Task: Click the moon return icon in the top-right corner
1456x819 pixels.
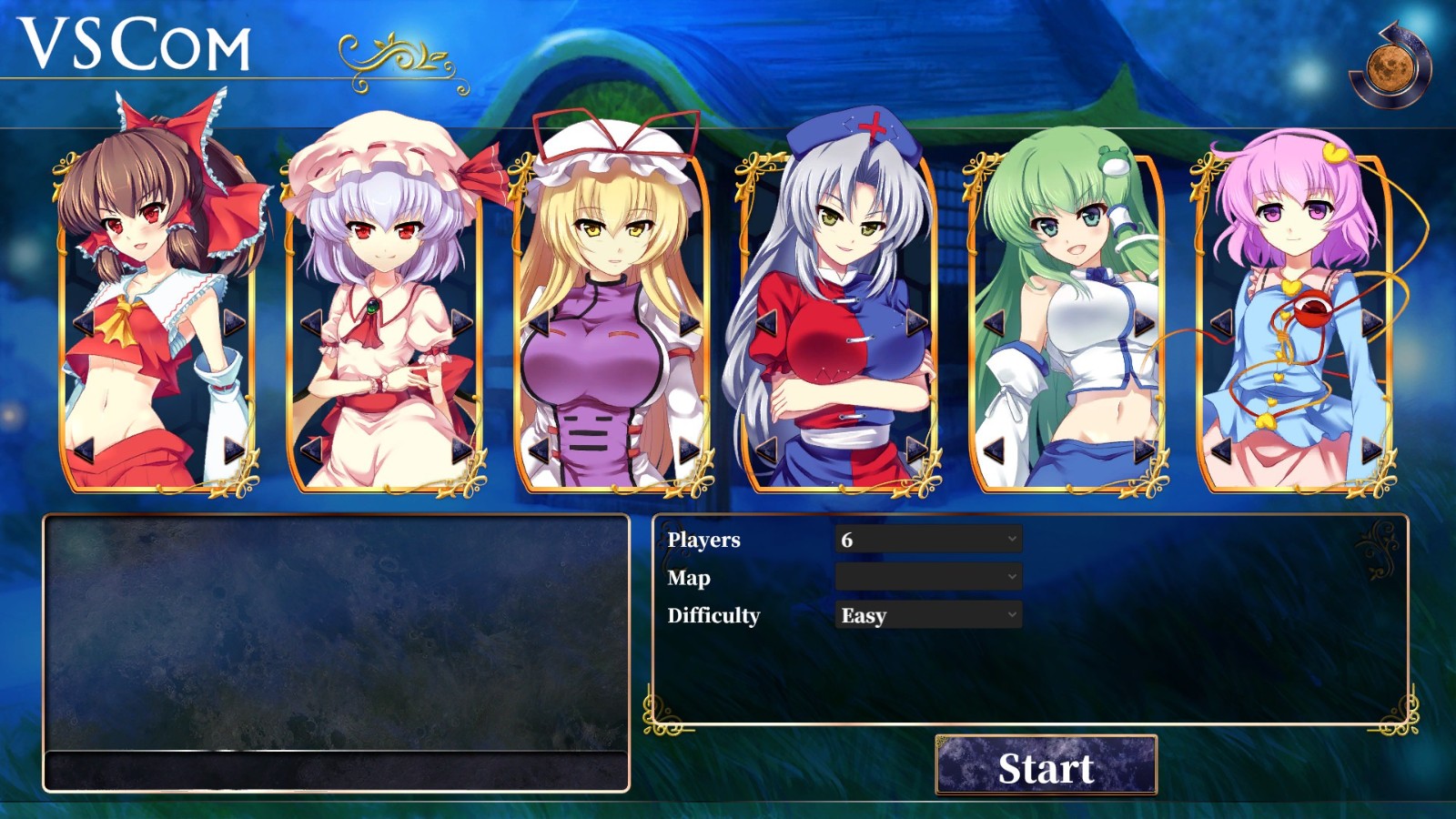Action: tap(1392, 66)
